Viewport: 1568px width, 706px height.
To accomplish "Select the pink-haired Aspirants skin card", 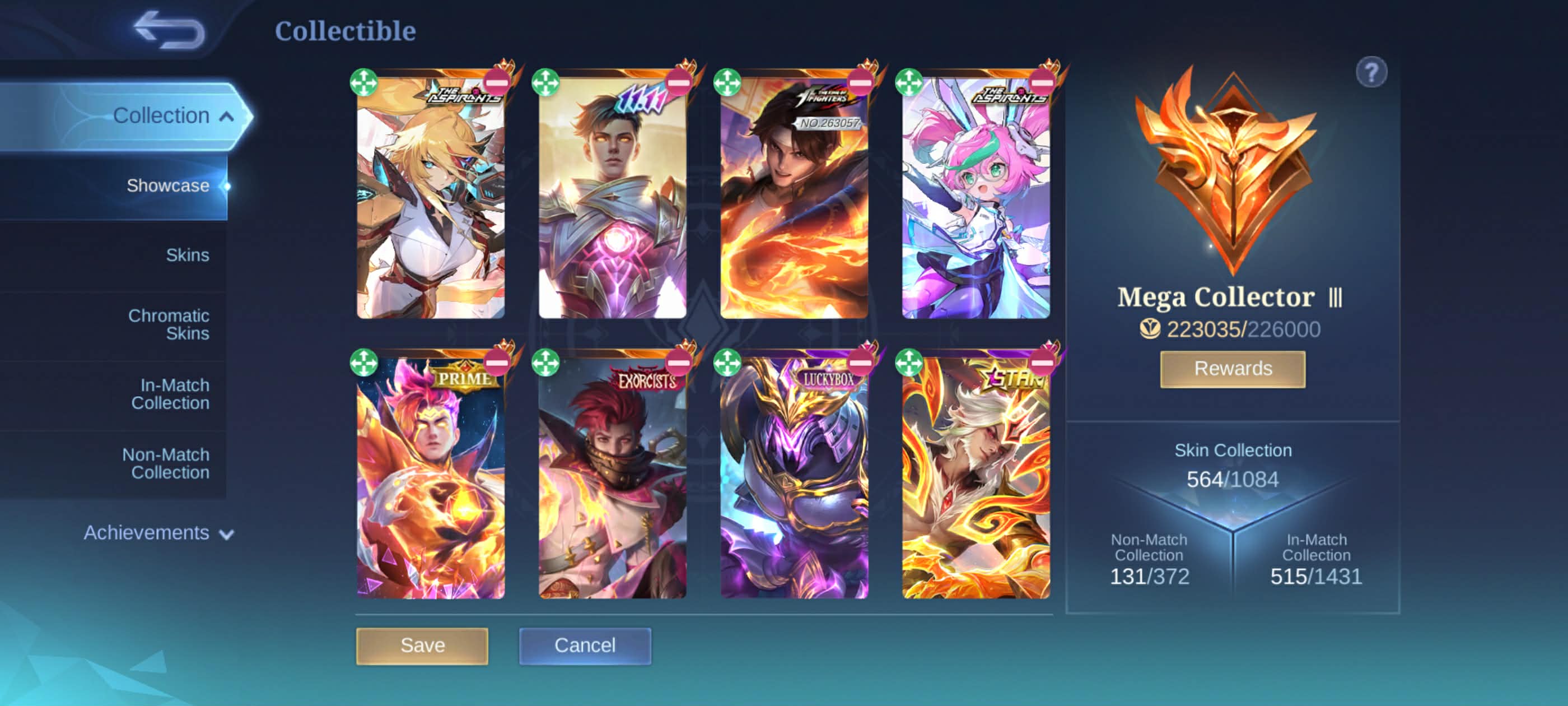I will tap(975, 201).
